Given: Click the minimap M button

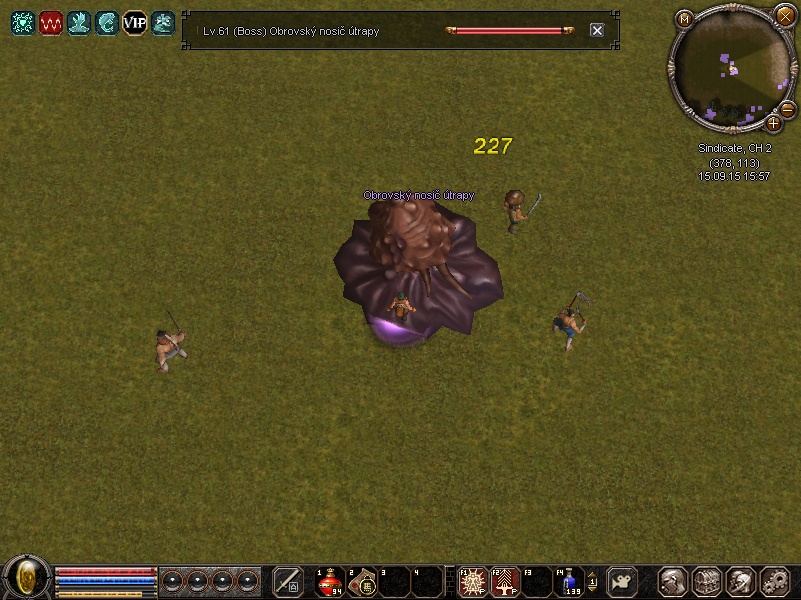Looking at the screenshot, I should [x=684, y=19].
